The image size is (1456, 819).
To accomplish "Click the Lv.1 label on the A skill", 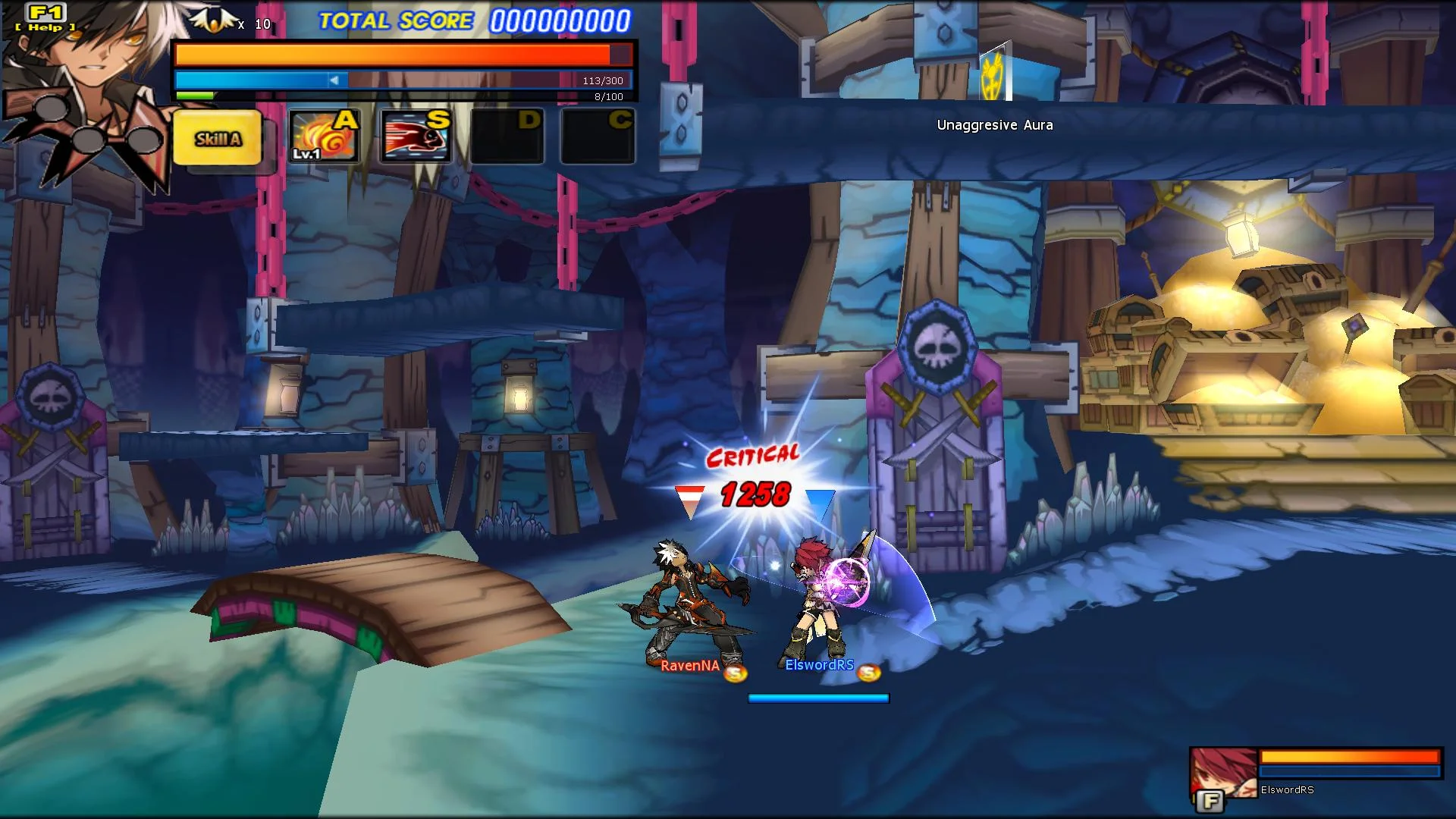I will click(306, 154).
